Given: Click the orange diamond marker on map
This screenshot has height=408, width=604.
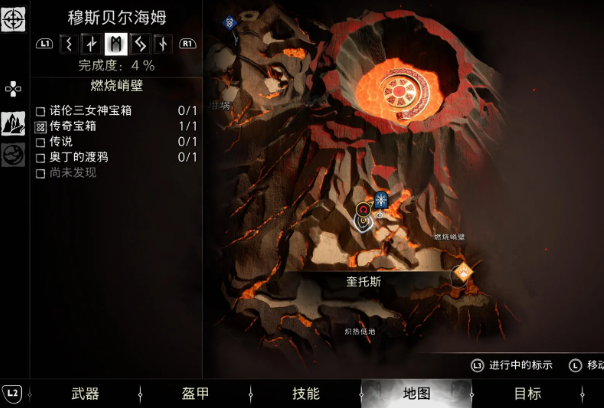Looking at the screenshot, I should 462,271.
